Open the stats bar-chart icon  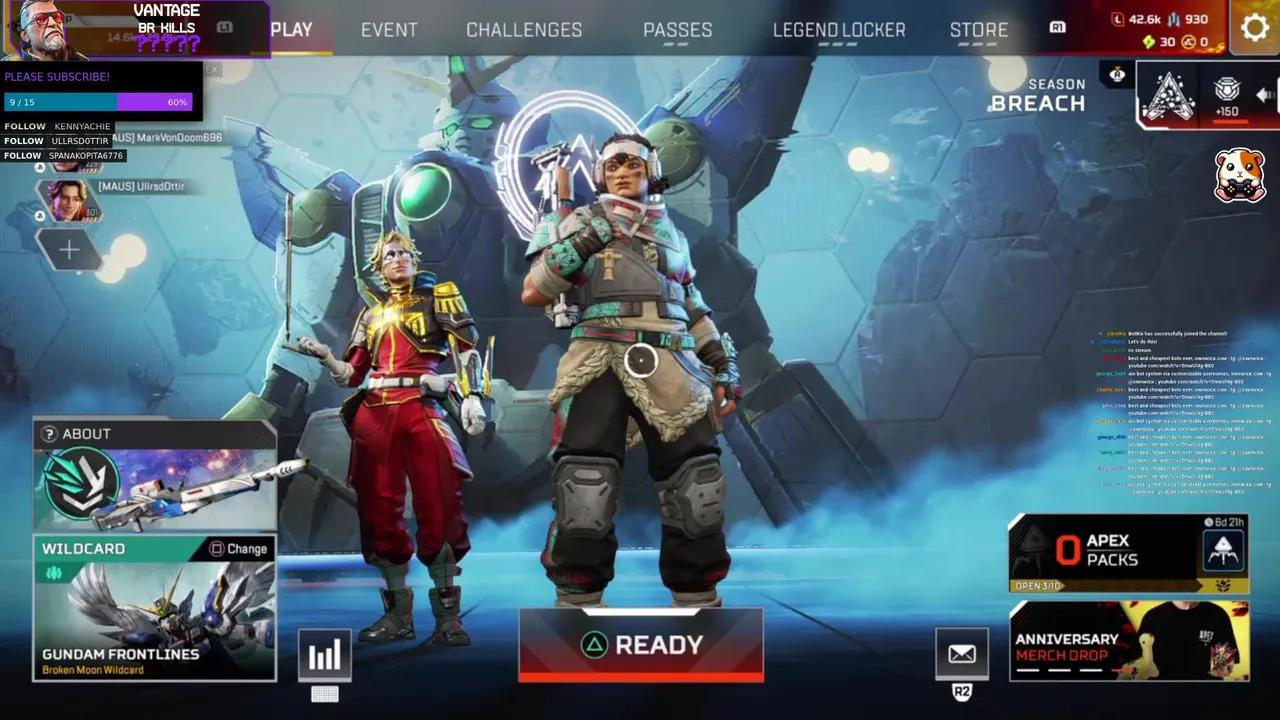324,655
